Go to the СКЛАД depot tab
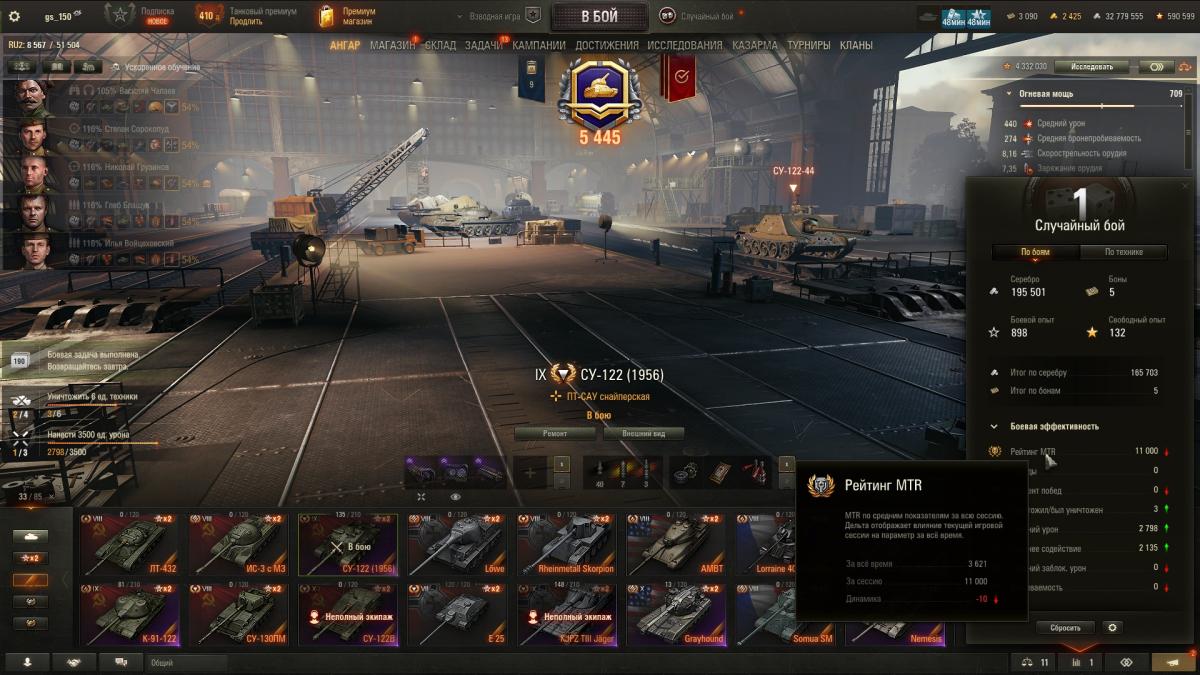The height and width of the screenshot is (675, 1200). coord(440,45)
